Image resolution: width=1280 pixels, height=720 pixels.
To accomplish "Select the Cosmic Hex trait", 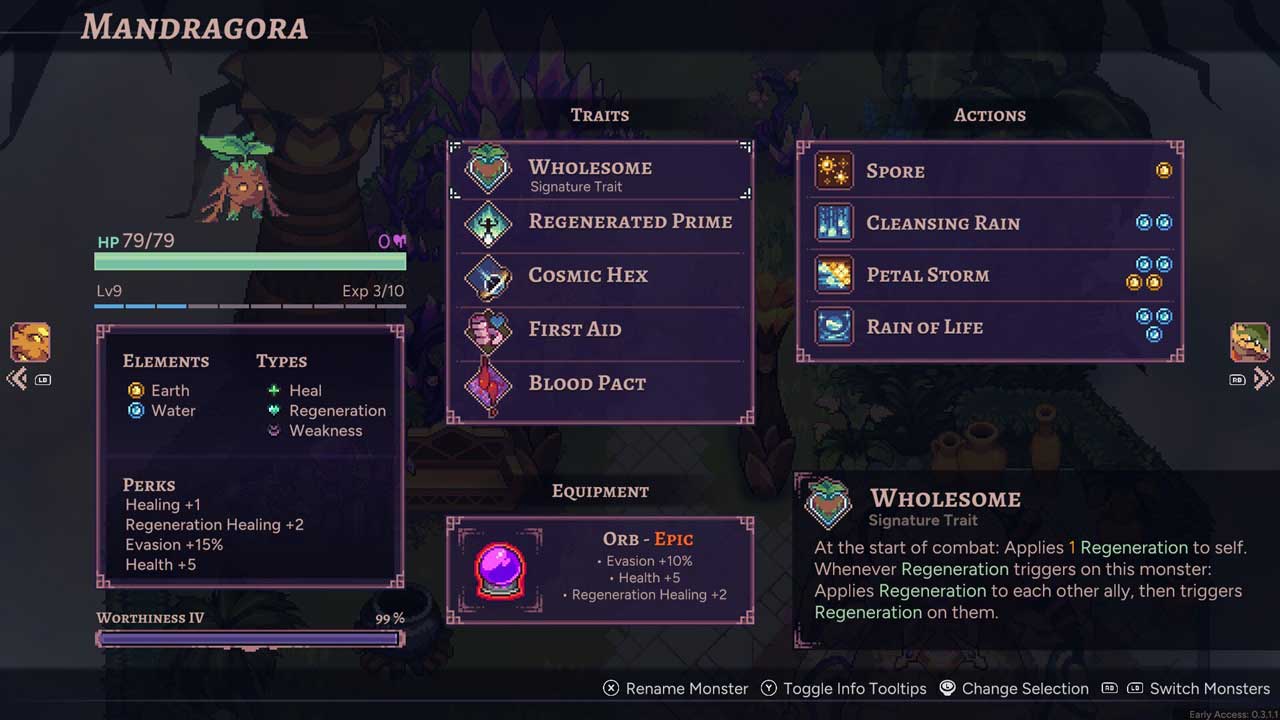I will [600, 276].
